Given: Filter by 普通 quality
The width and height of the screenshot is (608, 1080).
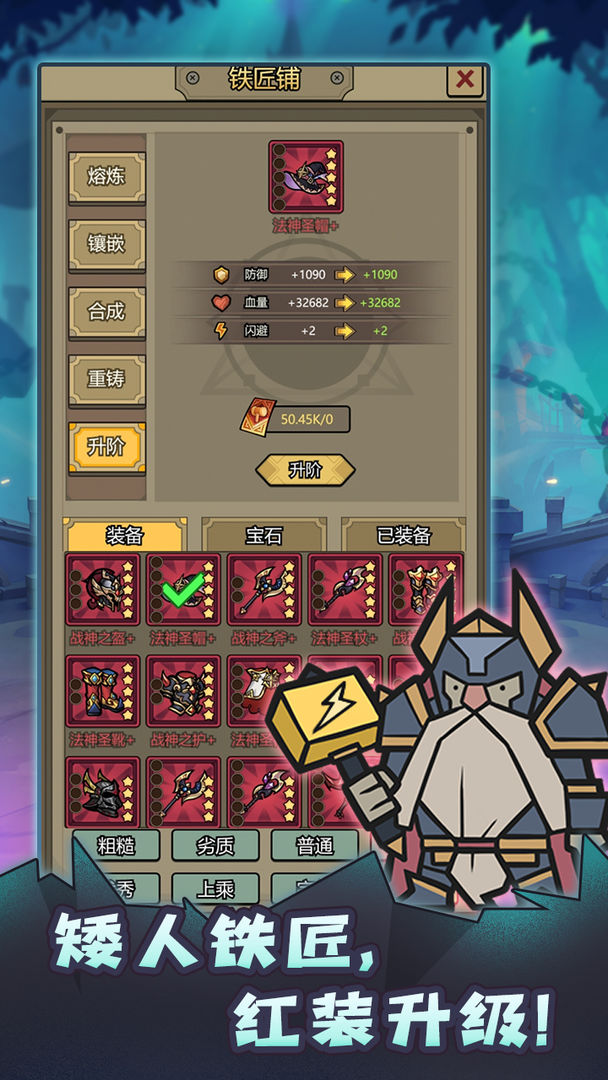Looking at the screenshot, I should 314,846.
